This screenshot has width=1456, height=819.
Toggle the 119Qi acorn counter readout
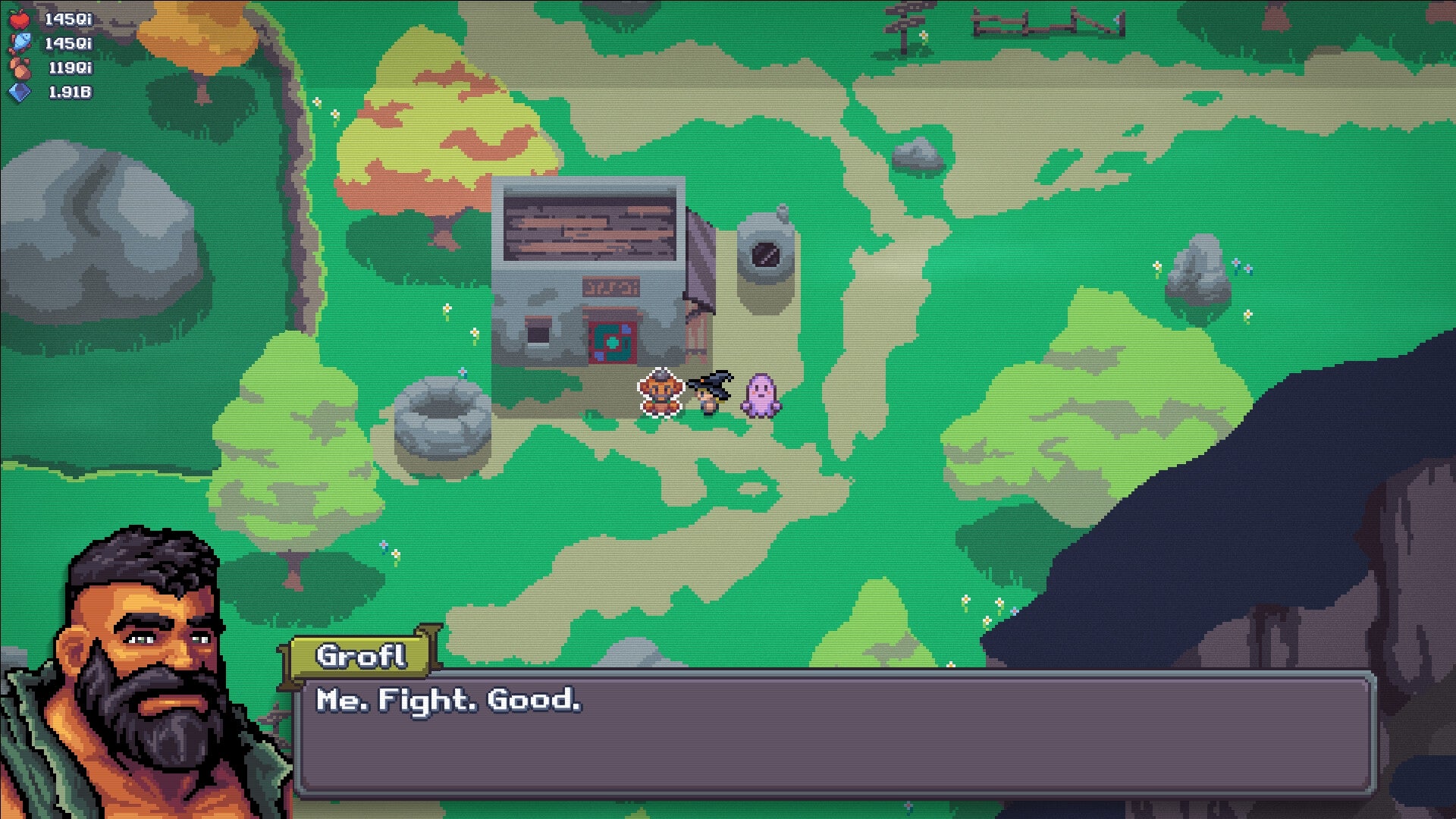[70, 67]
